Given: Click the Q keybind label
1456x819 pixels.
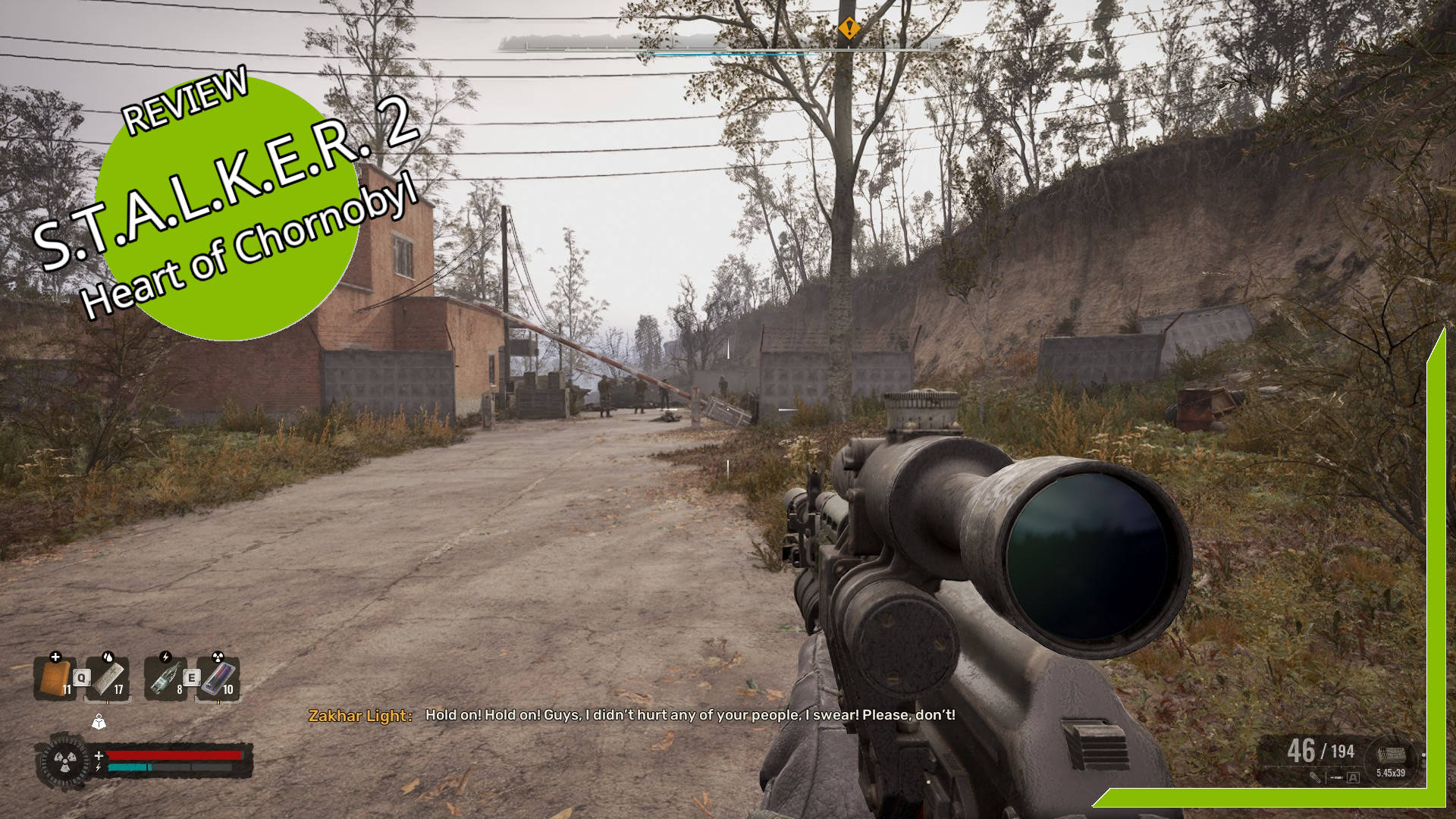Looking at the screenshot, I should pos(81,677).
